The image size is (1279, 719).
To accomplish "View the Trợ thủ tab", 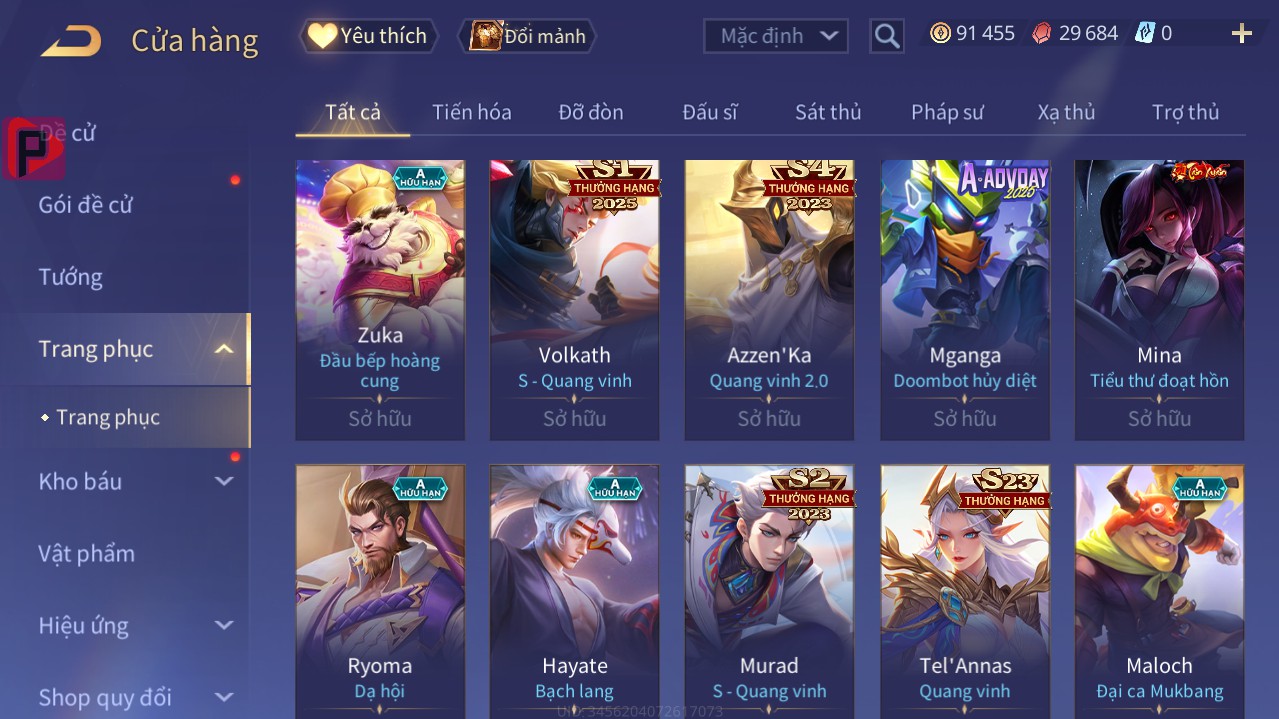I will [x=1185, y=112].
